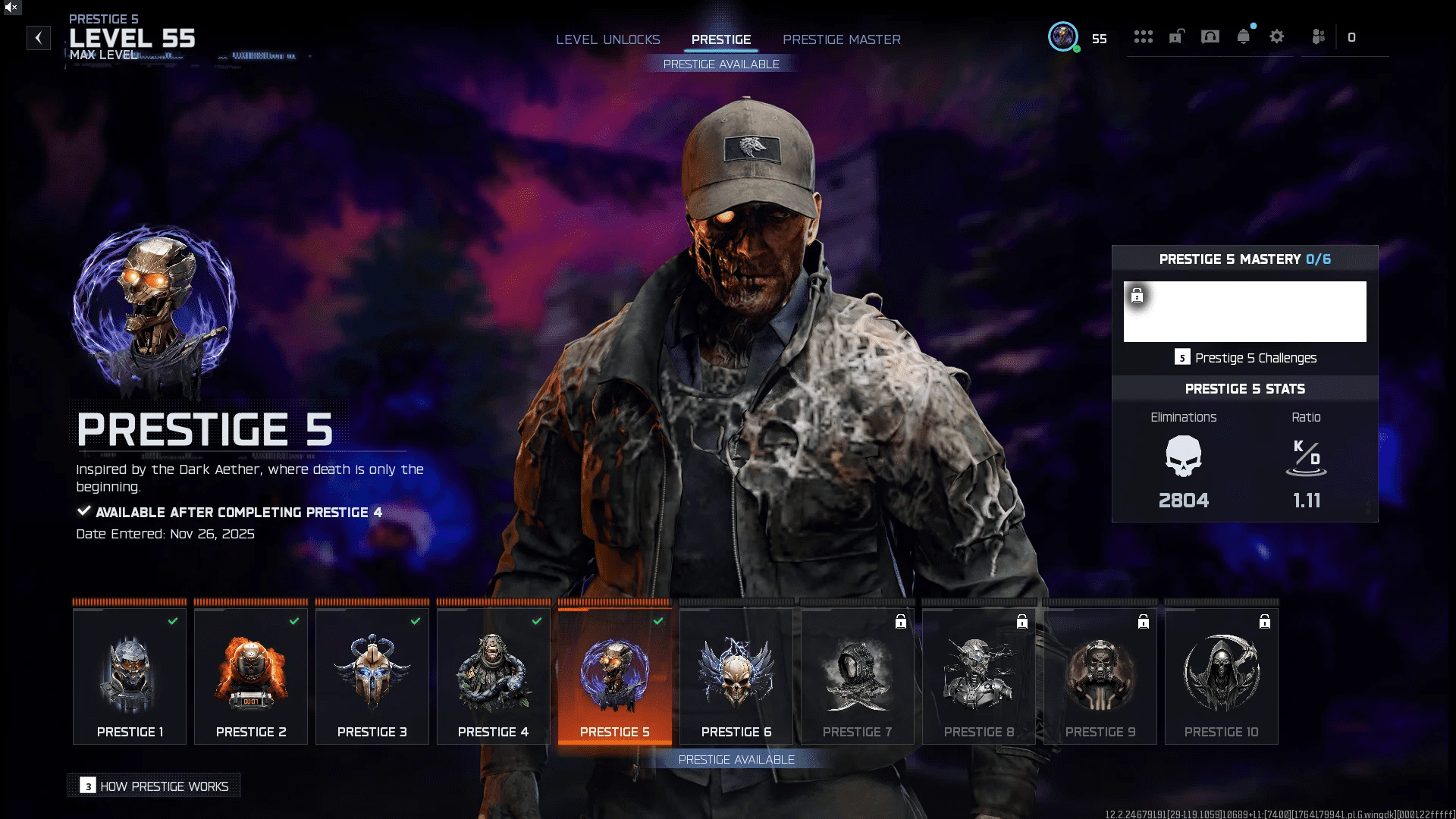Click the lock icon on Prestige 7
Image resolution: width=1456 pixels, height=819 pixels.
coord(900,621)
